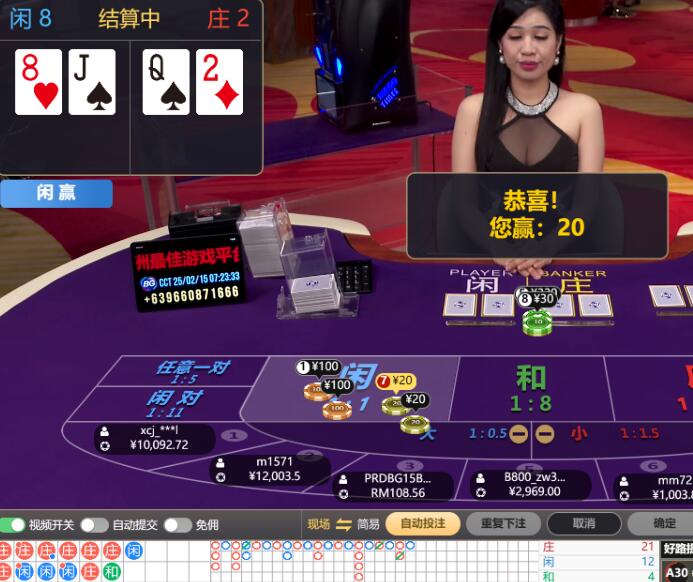Click the 闲赢 player-win banner
Viewport: 693px width, 582px height.
[x=56, y=193]
